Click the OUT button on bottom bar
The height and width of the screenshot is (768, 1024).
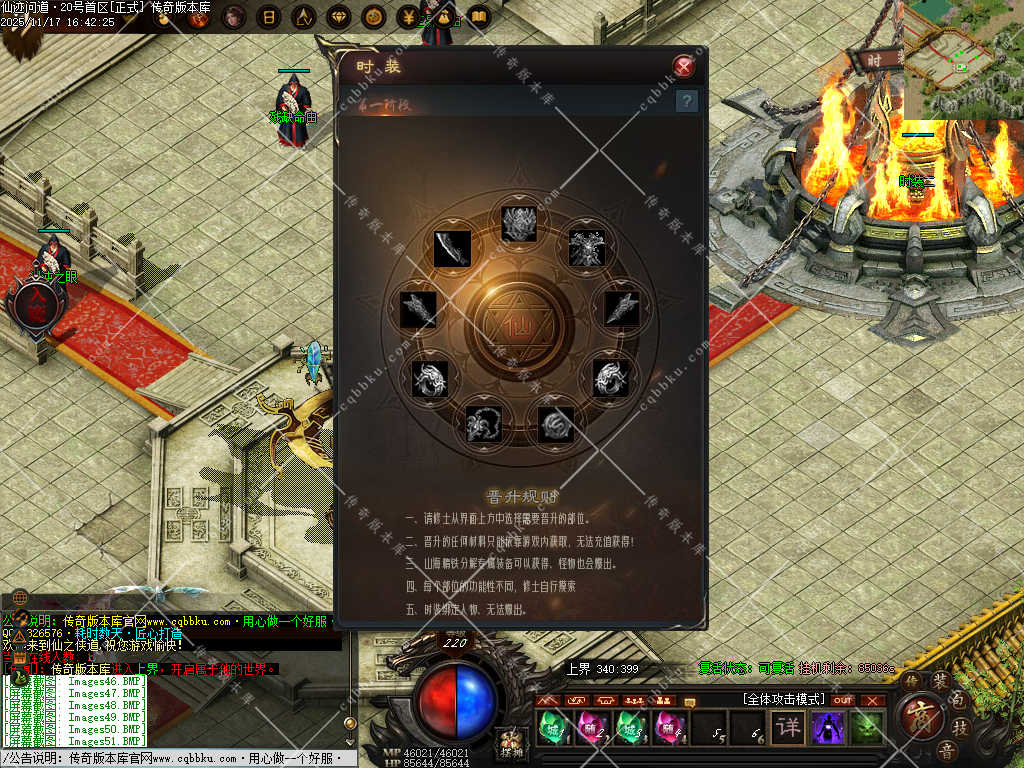click(x=843, y=700)
